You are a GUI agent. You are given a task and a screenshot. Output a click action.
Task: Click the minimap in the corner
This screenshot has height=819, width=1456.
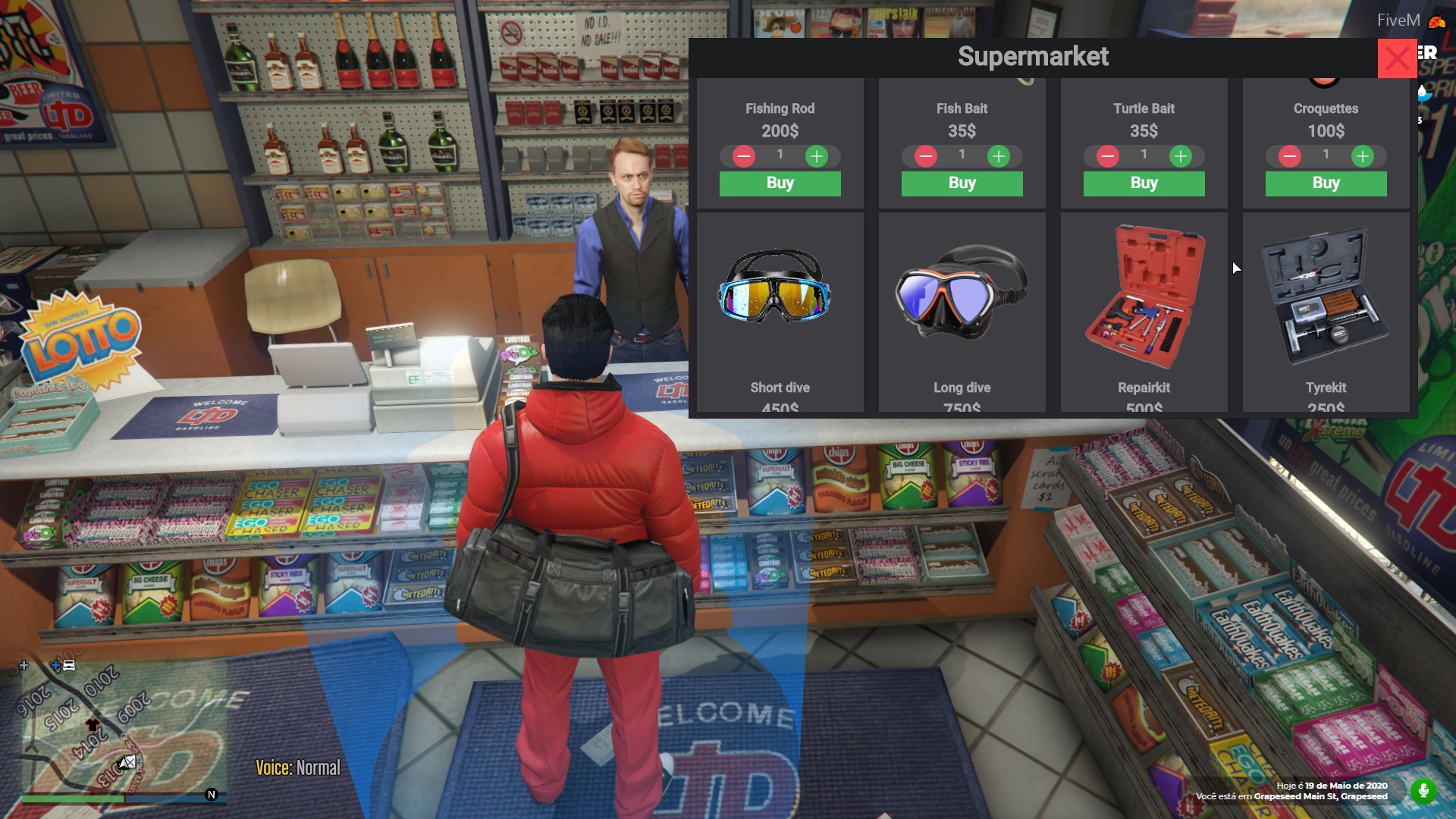pos(121,724)
